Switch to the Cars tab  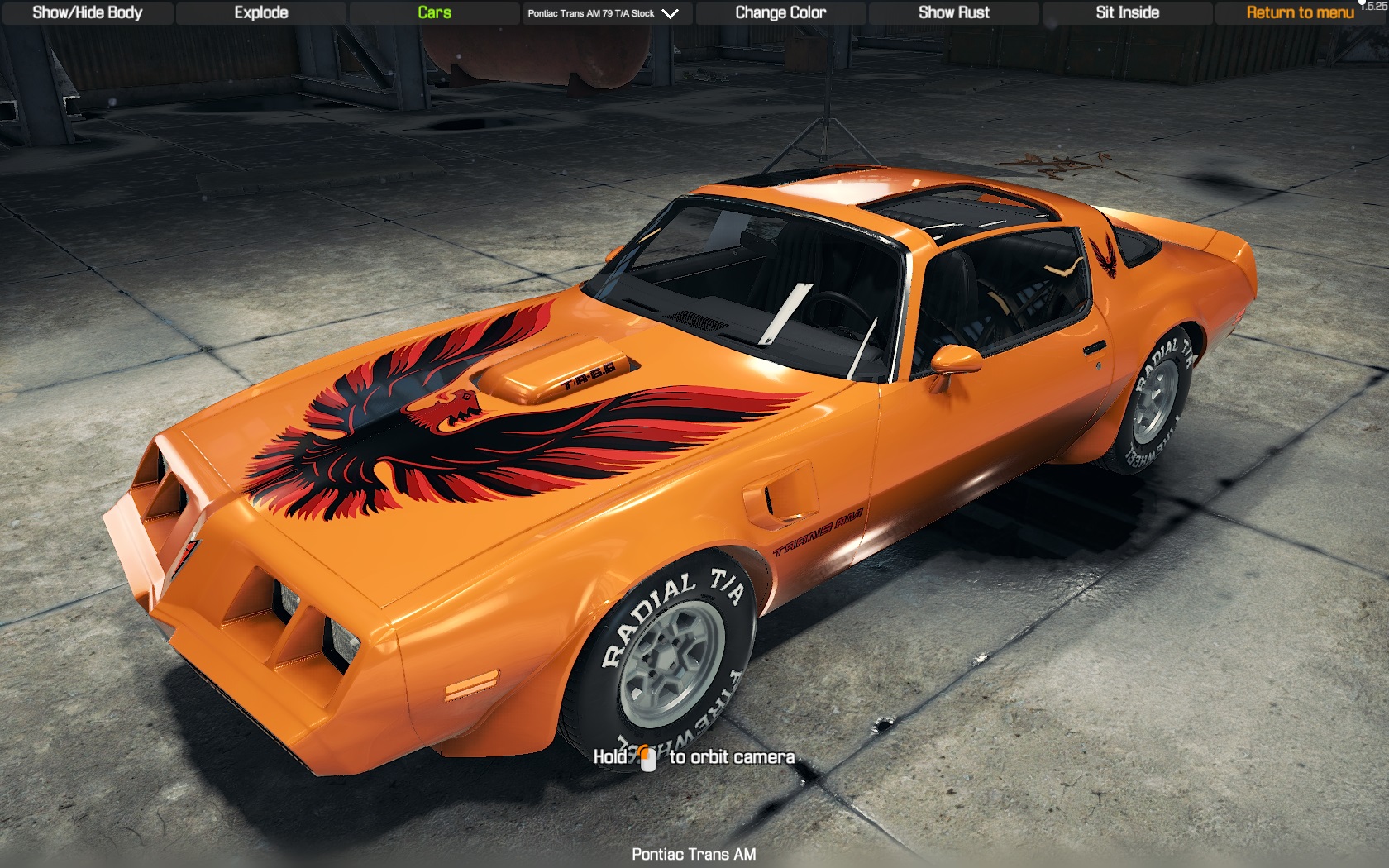pos(433,13)
